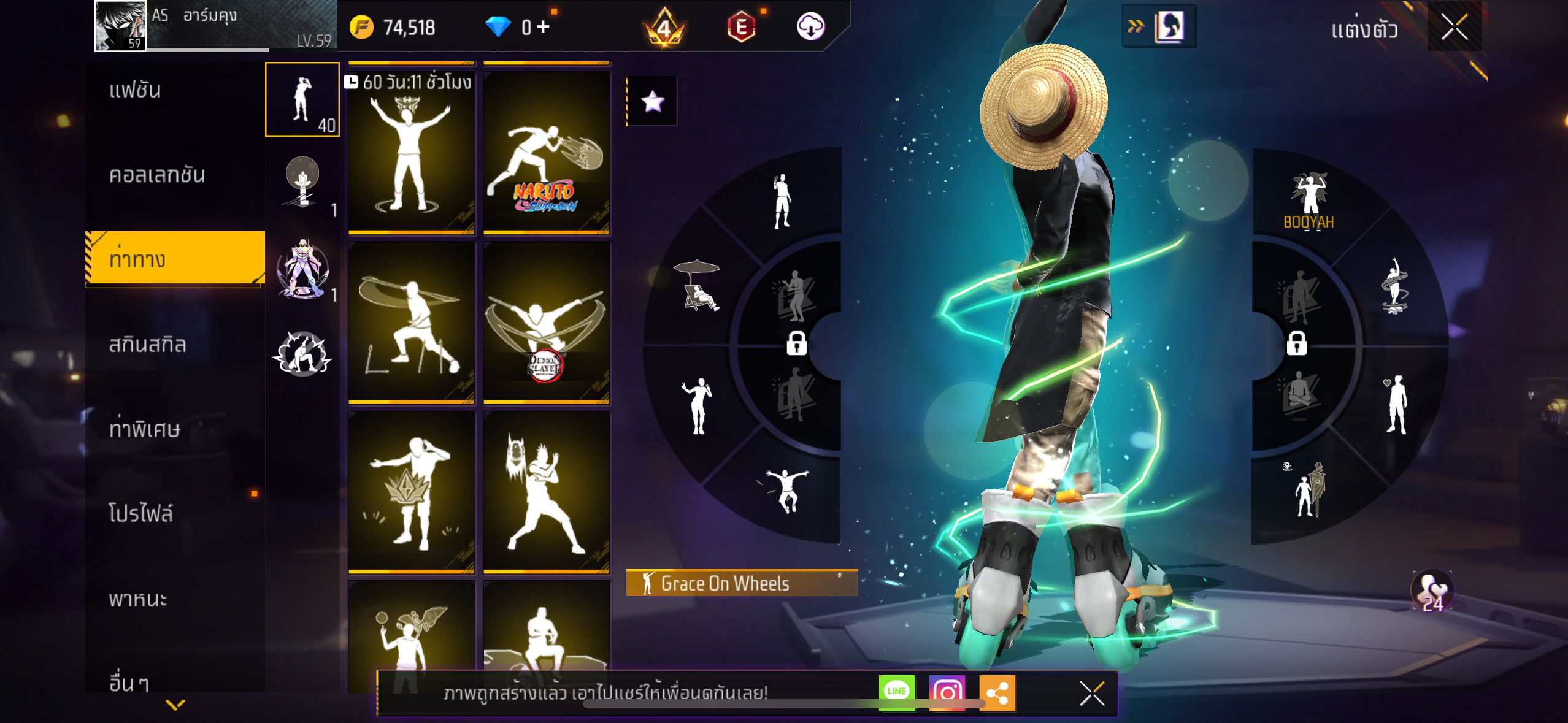Viewport: 1568px width, 723px height.
Task: Open the พาหนะ vehicle category
Action: 138,599
